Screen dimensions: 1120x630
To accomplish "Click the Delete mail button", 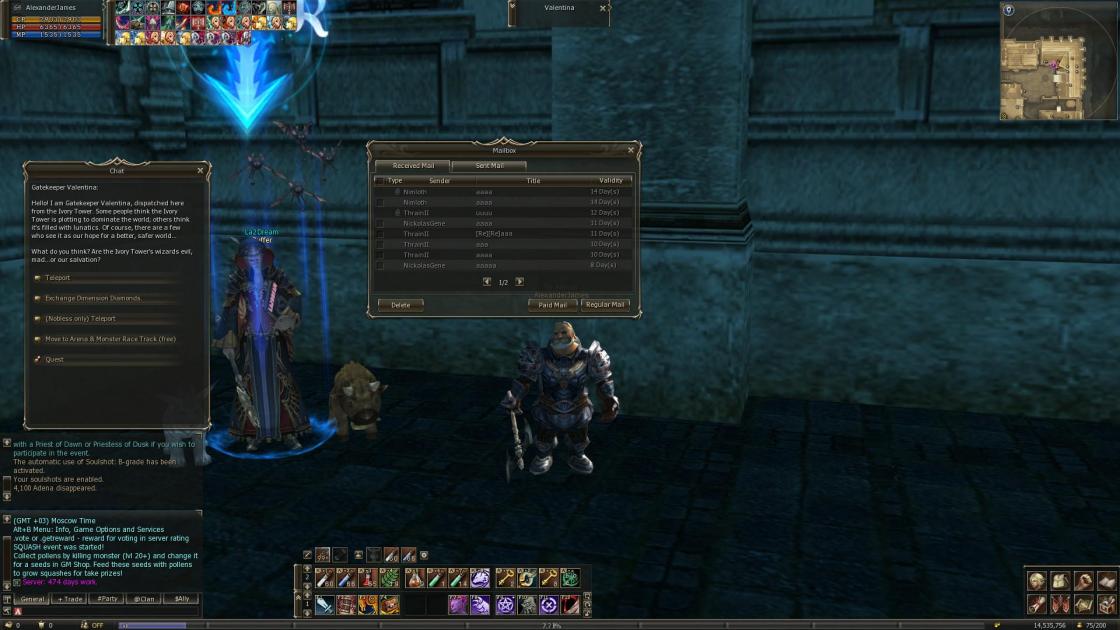I will point(400,305).
